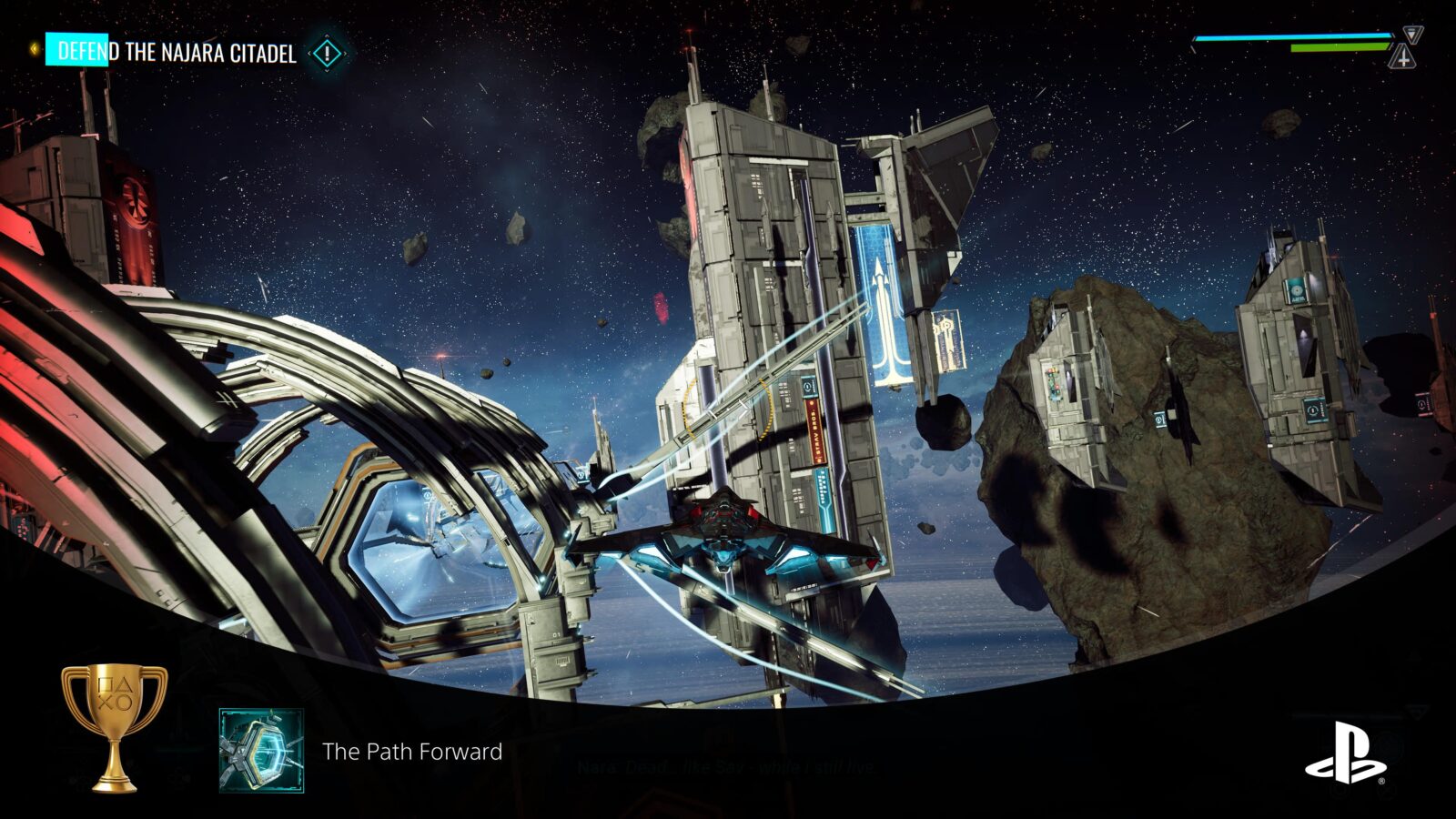Select The Path Forward trophy title
The image size is (1456, 819).
tap(412, 752)
